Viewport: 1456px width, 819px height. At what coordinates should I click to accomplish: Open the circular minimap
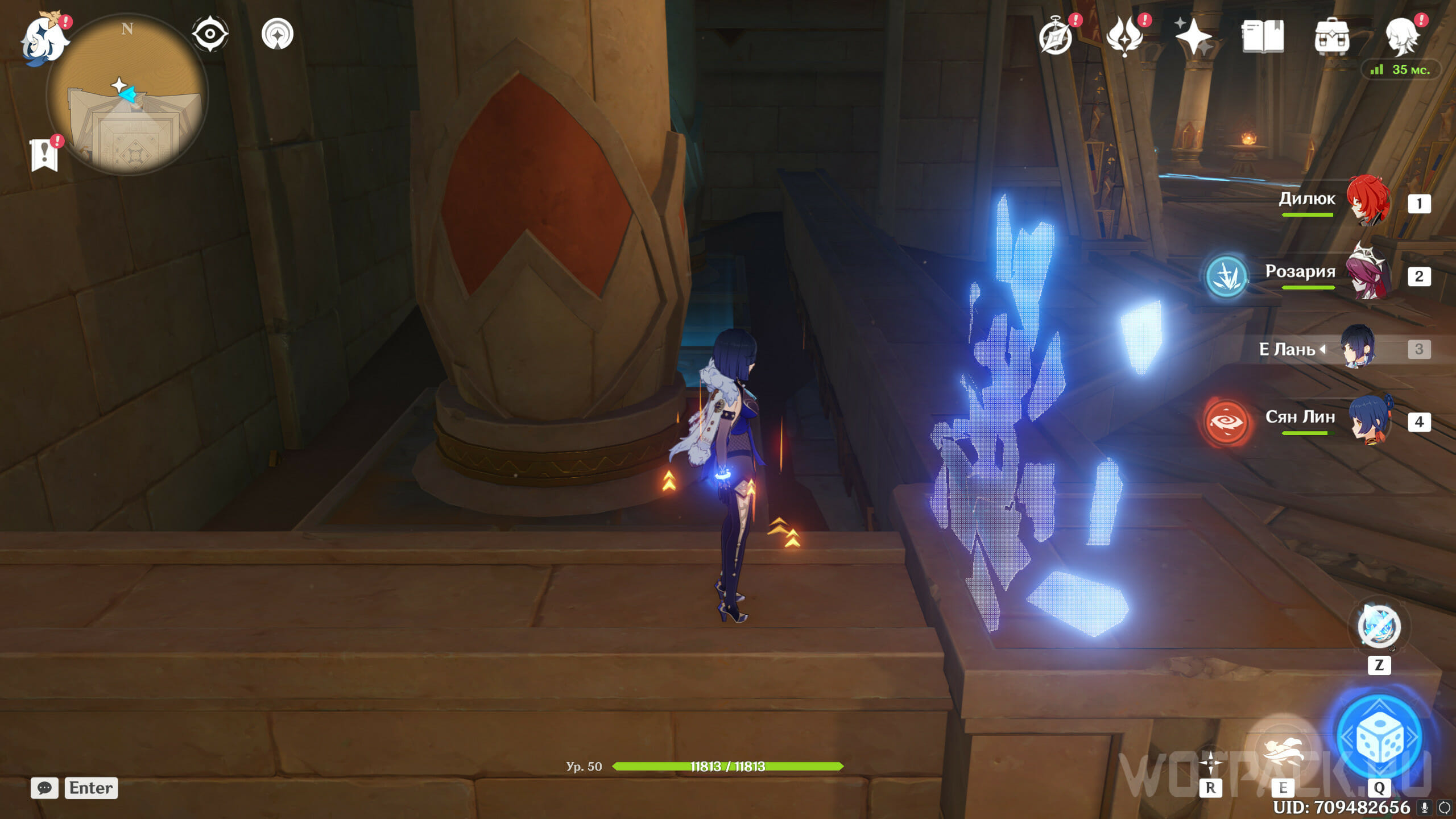tap(127, 94)
